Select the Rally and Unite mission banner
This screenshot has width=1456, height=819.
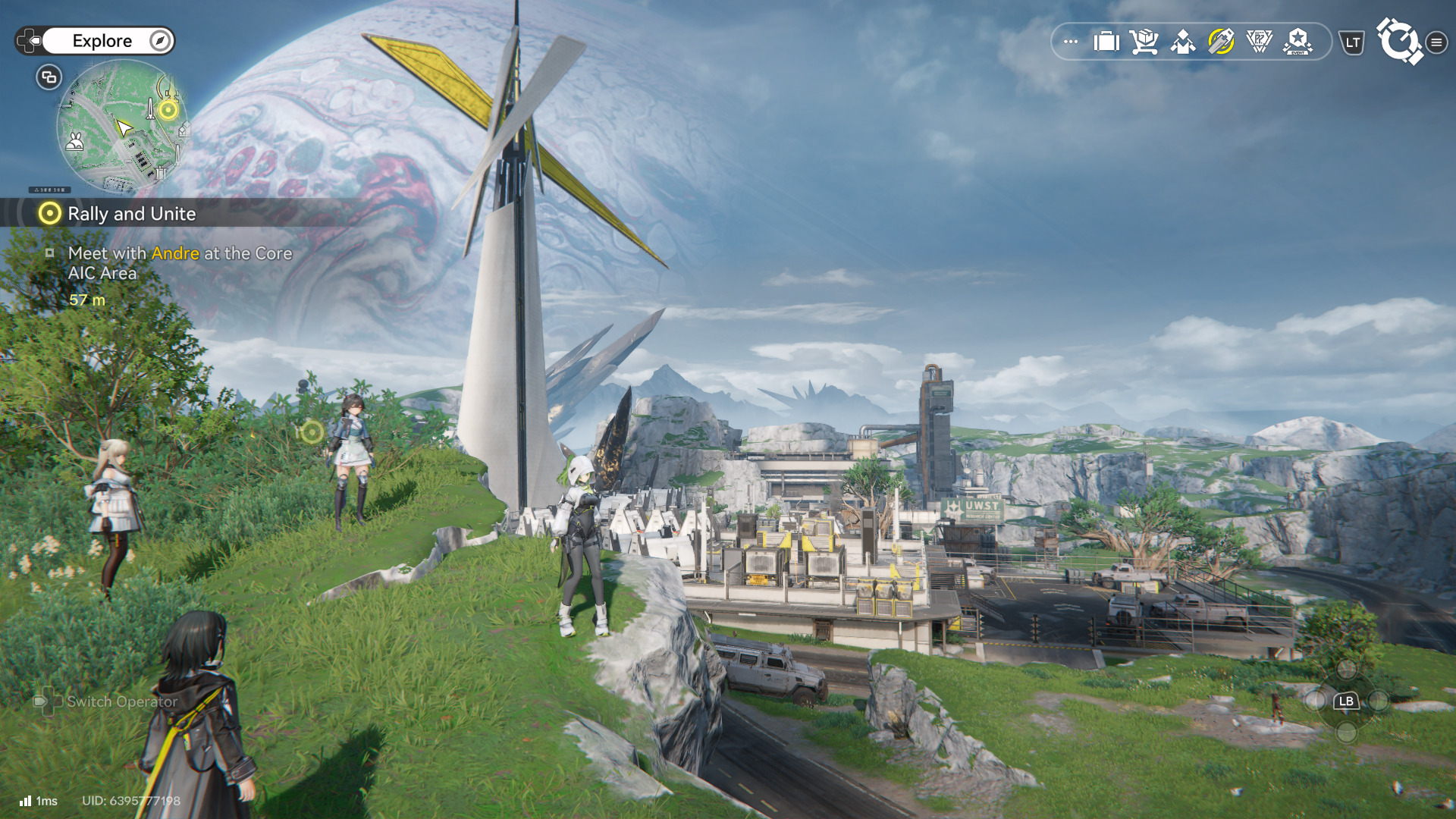(132, 214)
